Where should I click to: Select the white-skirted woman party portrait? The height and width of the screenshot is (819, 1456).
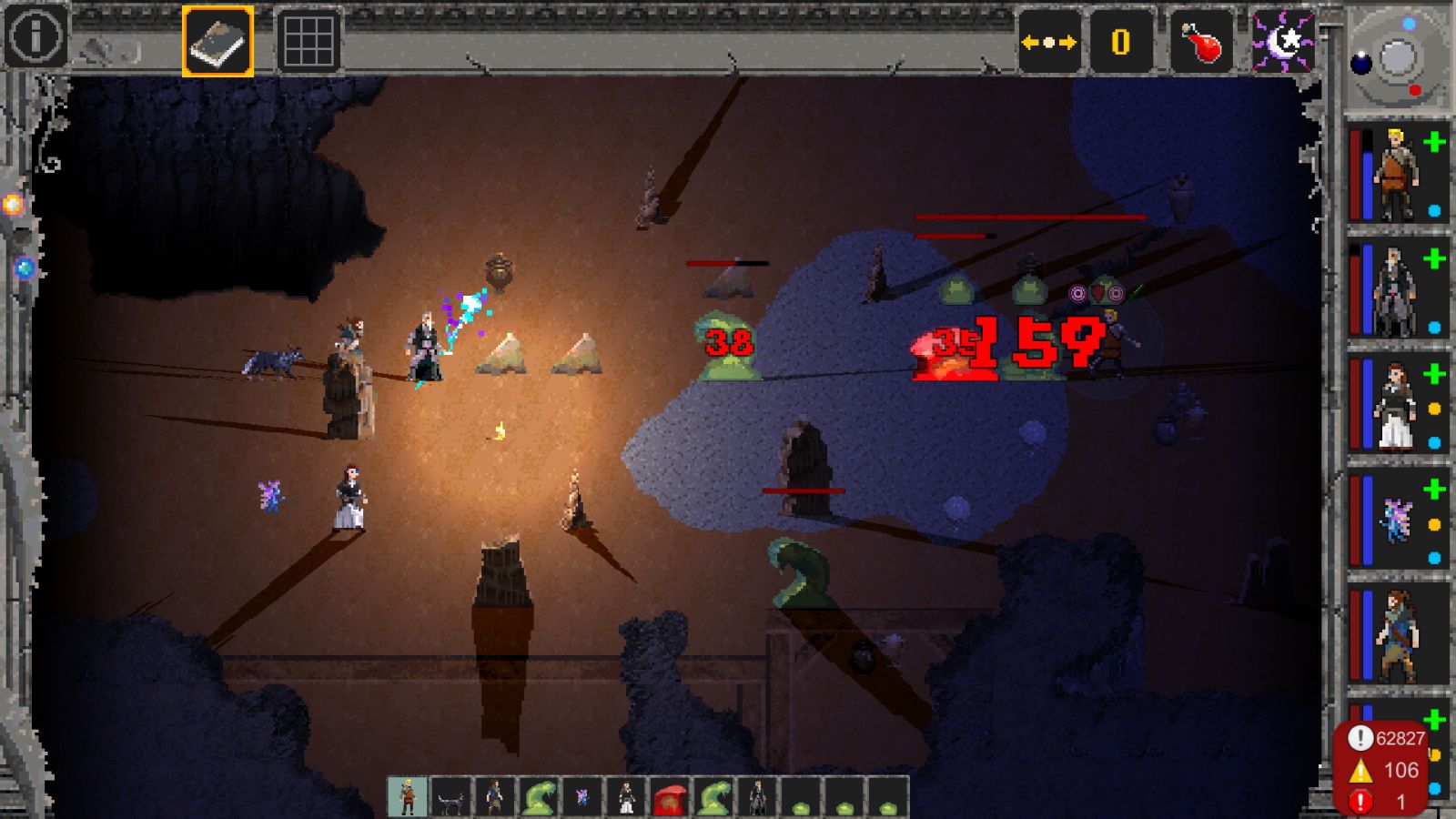1395,405
